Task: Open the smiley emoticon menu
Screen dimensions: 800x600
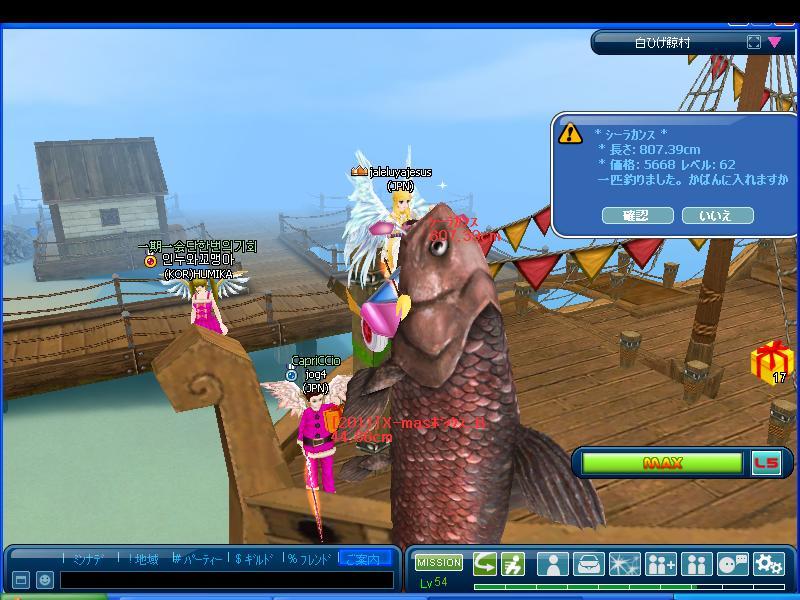Action: [45, 580]
